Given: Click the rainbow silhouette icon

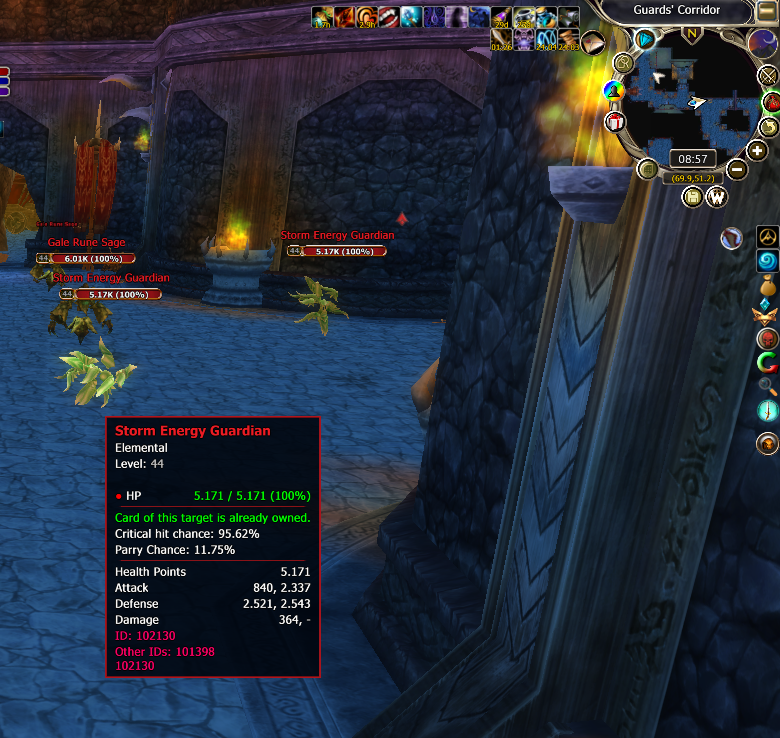Looking at the screenshot, I should pos(614,92).
